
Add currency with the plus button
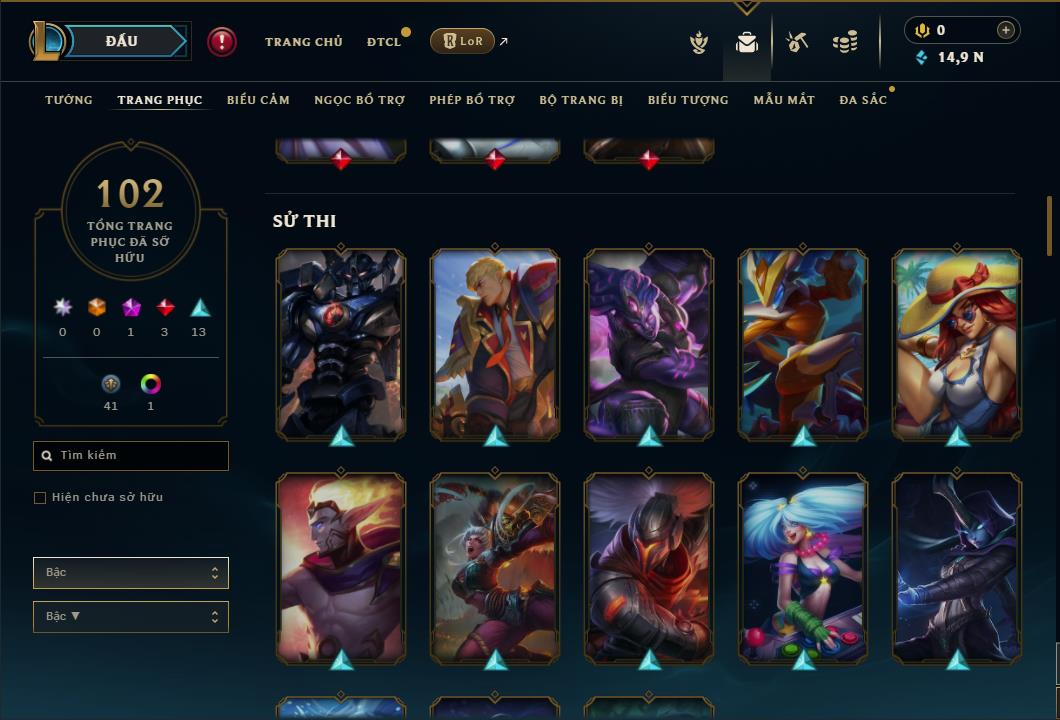[x=1005, y=30]
